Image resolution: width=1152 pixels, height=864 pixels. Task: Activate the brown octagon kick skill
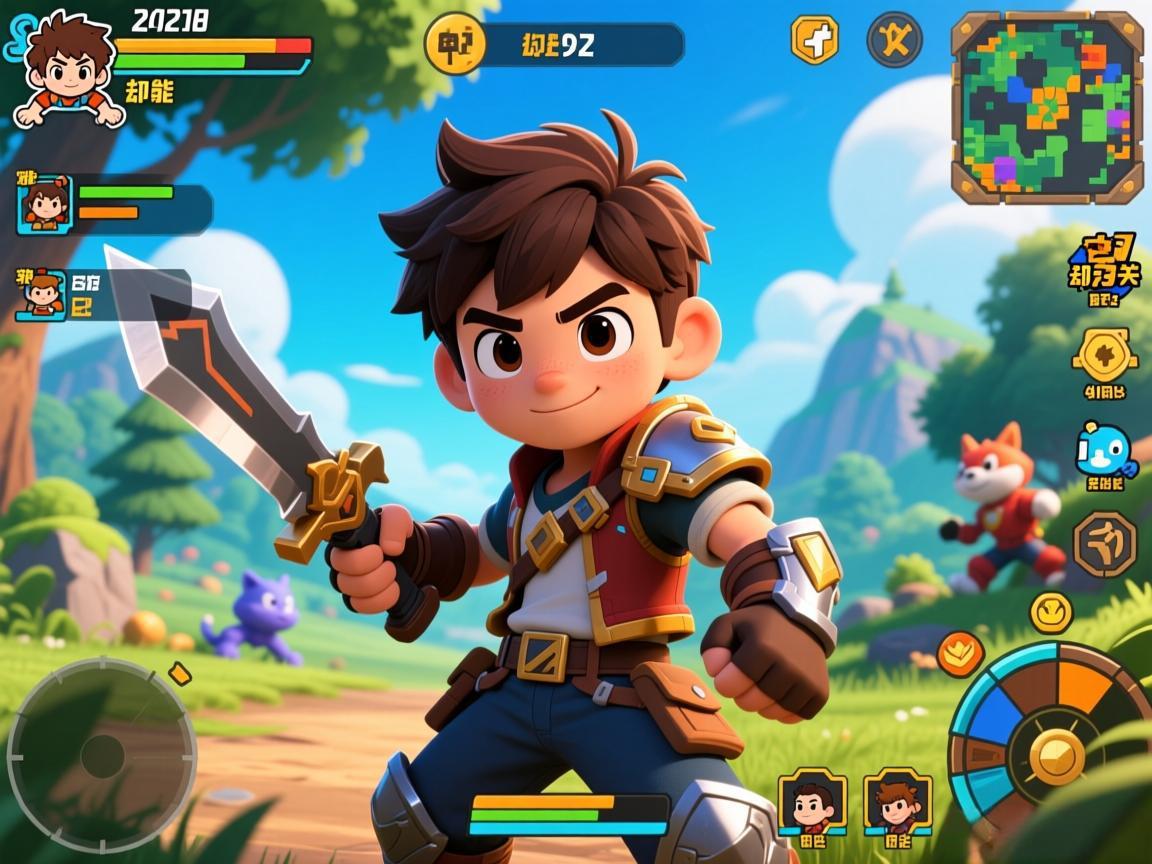point(1104,544)
